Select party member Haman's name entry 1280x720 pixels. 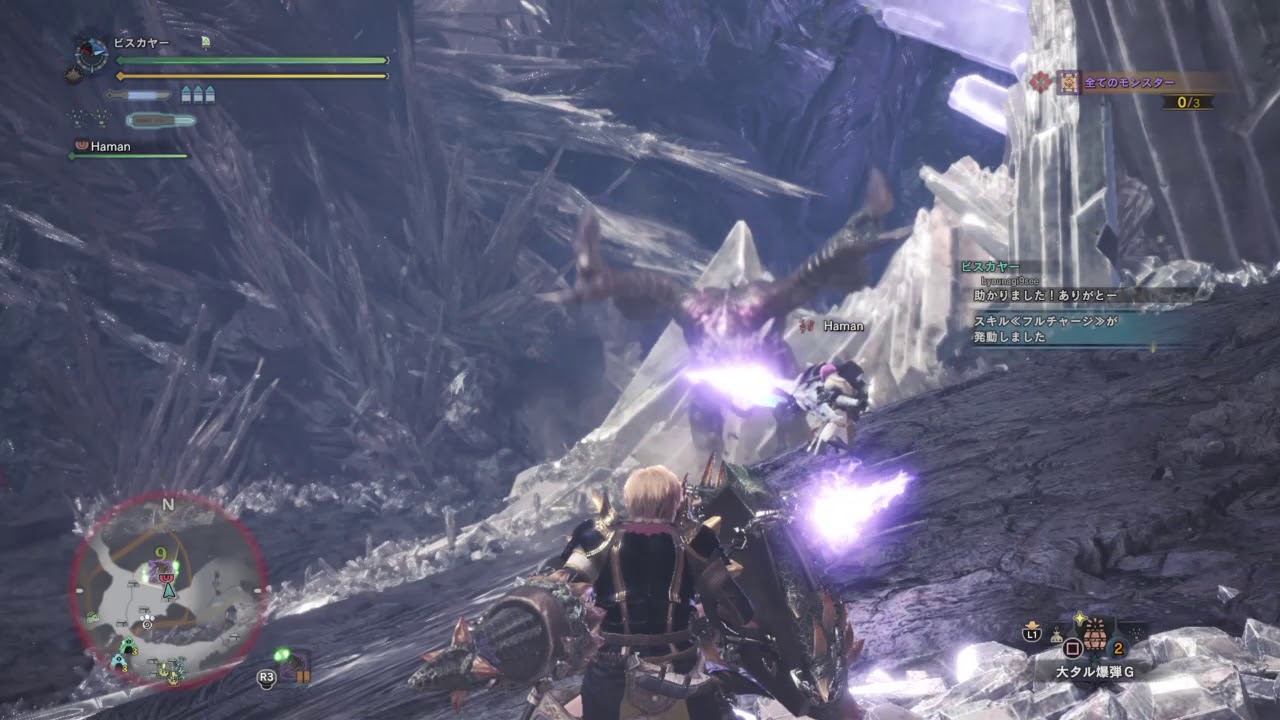[x=110, y=147]
